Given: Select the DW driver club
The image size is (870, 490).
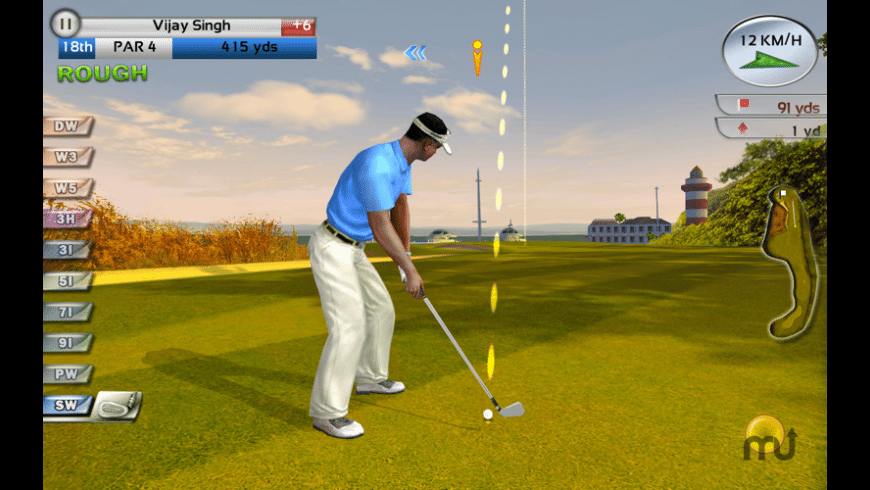Looking at the screenshot, I should [x=67, y=126].
